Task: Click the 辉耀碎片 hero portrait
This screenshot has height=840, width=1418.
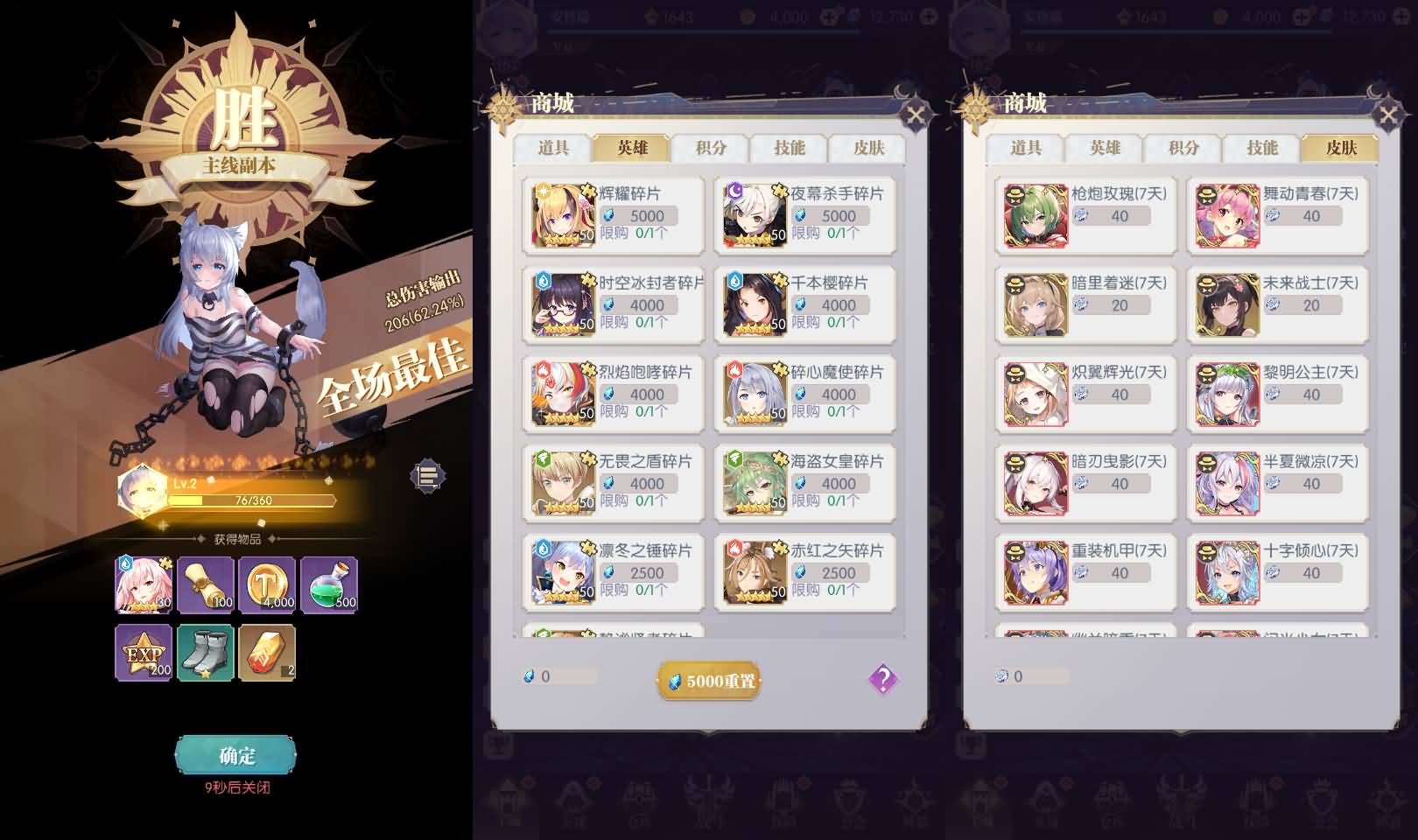Action: [x=565, y=215]
